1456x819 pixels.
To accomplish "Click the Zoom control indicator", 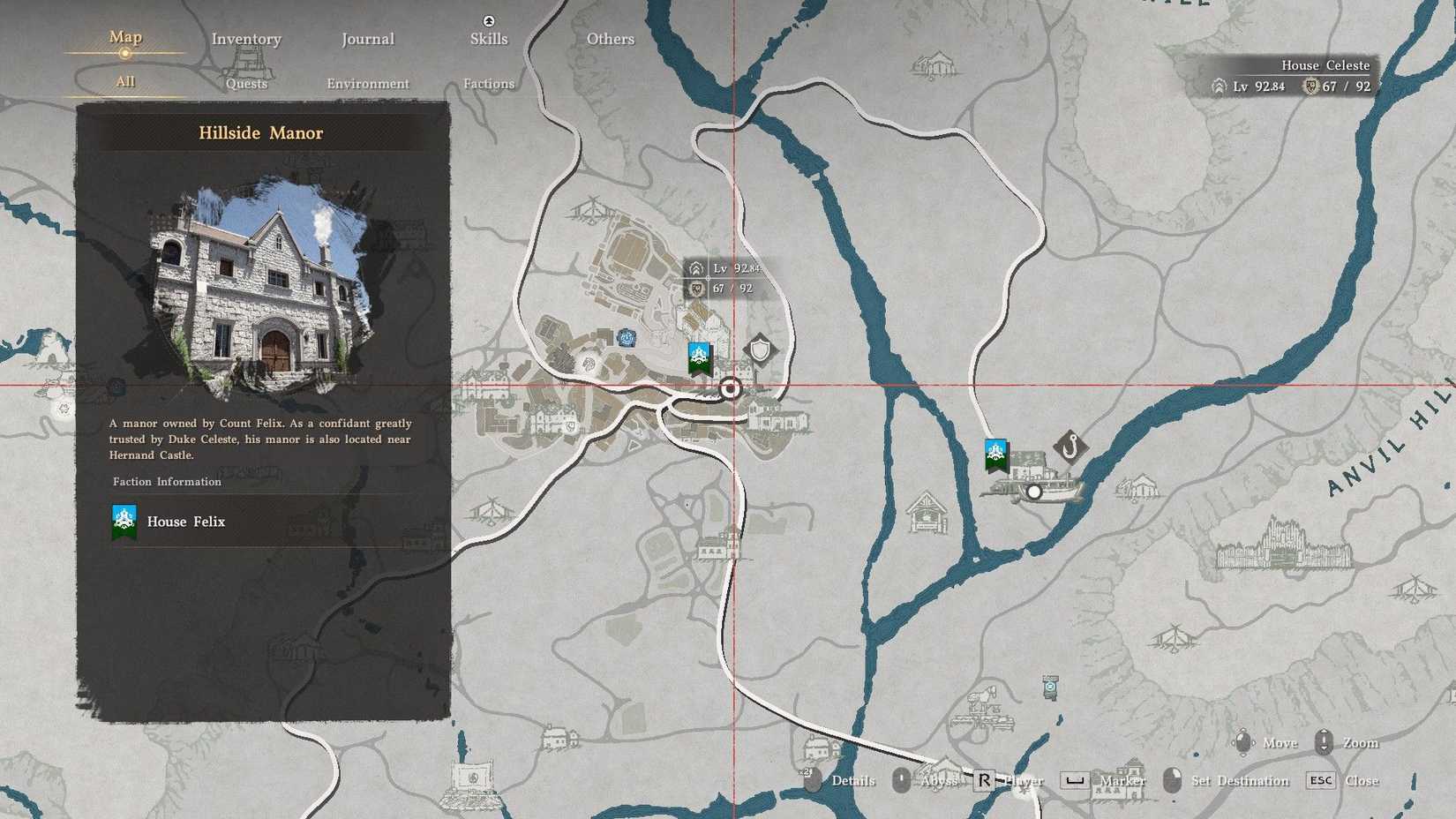I will coord(1323,742).
